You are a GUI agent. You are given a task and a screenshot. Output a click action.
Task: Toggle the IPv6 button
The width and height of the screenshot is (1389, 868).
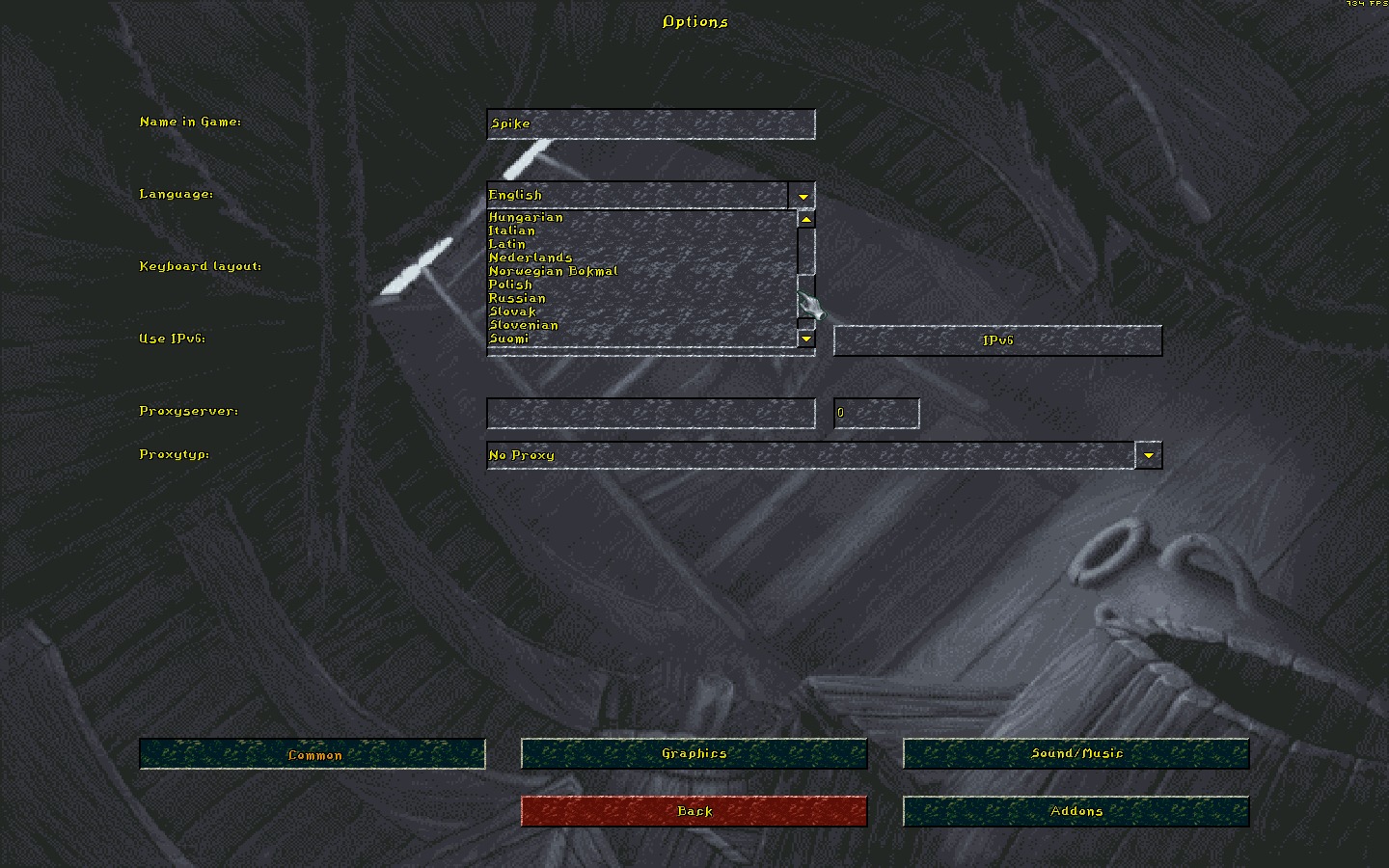point(997,340)
